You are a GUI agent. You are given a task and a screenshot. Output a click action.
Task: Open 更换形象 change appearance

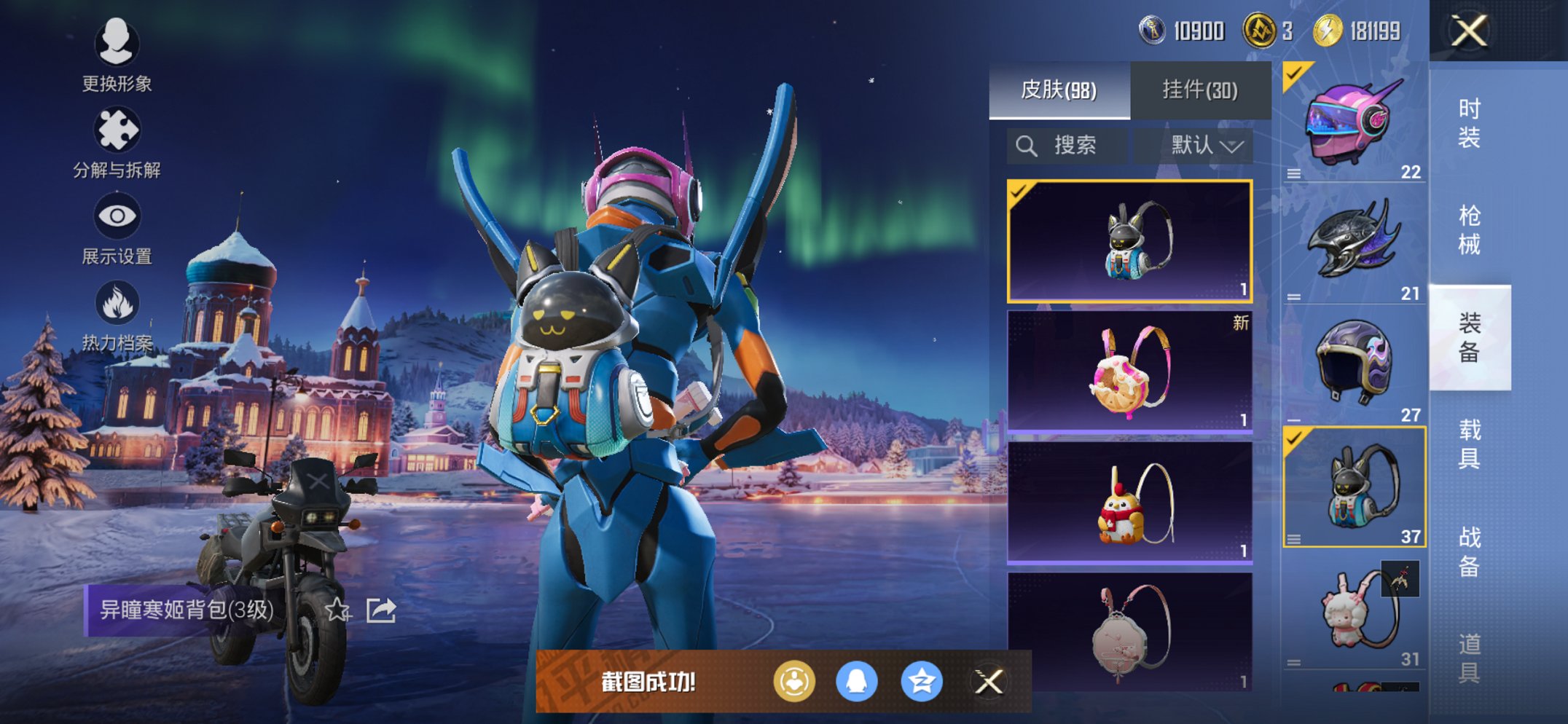tap(117, 55)
